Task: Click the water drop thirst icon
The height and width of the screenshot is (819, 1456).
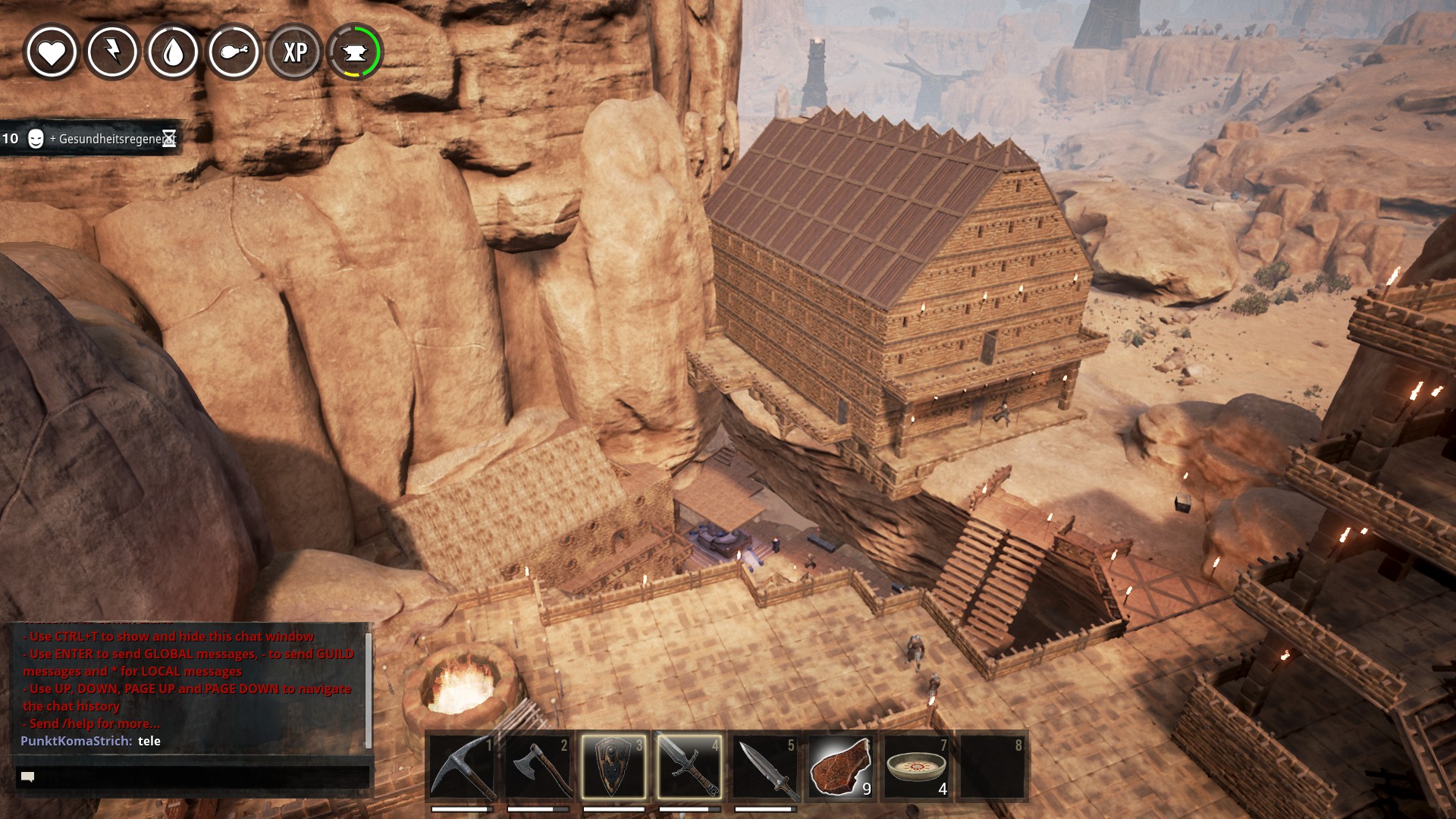Action: point(173,52)
